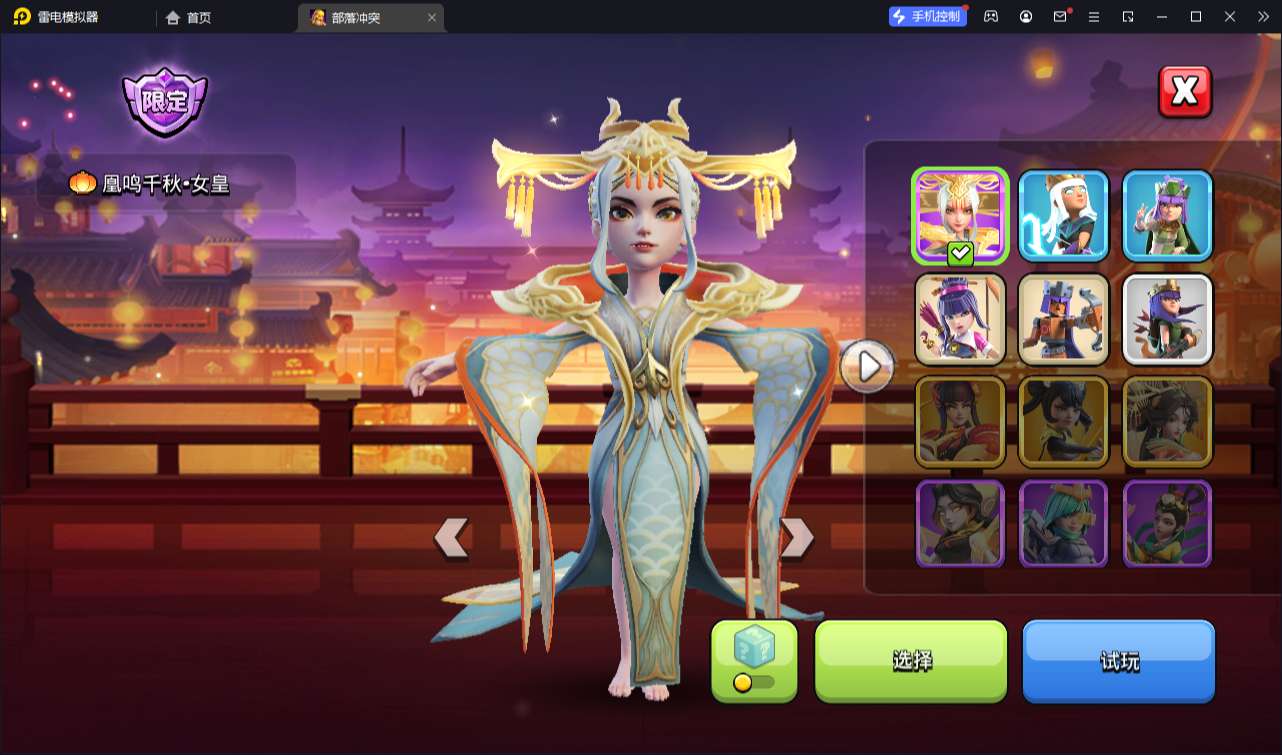This screenshot has height=755, width=1282.
Task: Select the default crowned archer queen skin
Action: click(x=1167, y=319)
